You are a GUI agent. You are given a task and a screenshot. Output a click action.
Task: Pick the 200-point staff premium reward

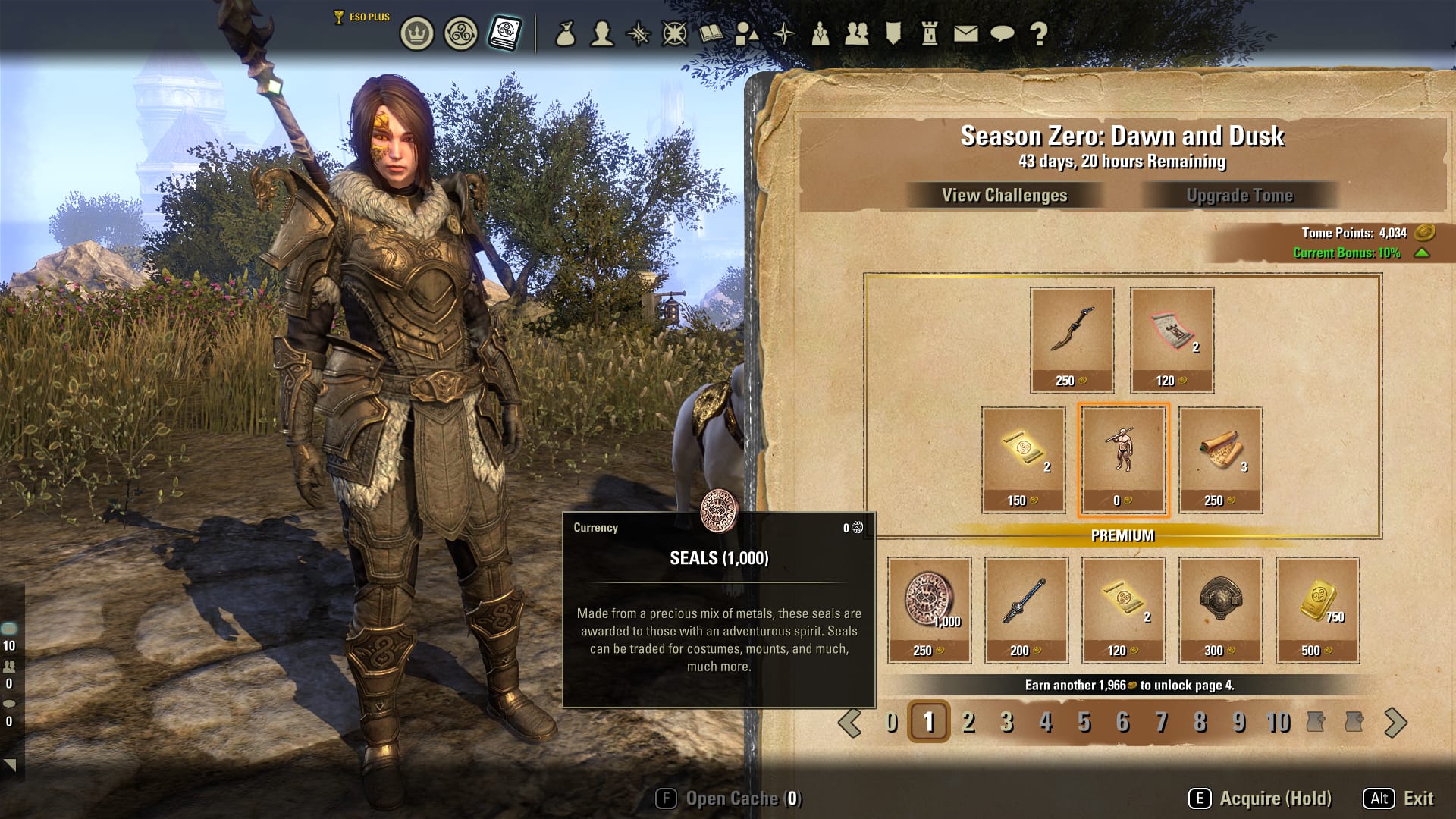[1026, 610]
